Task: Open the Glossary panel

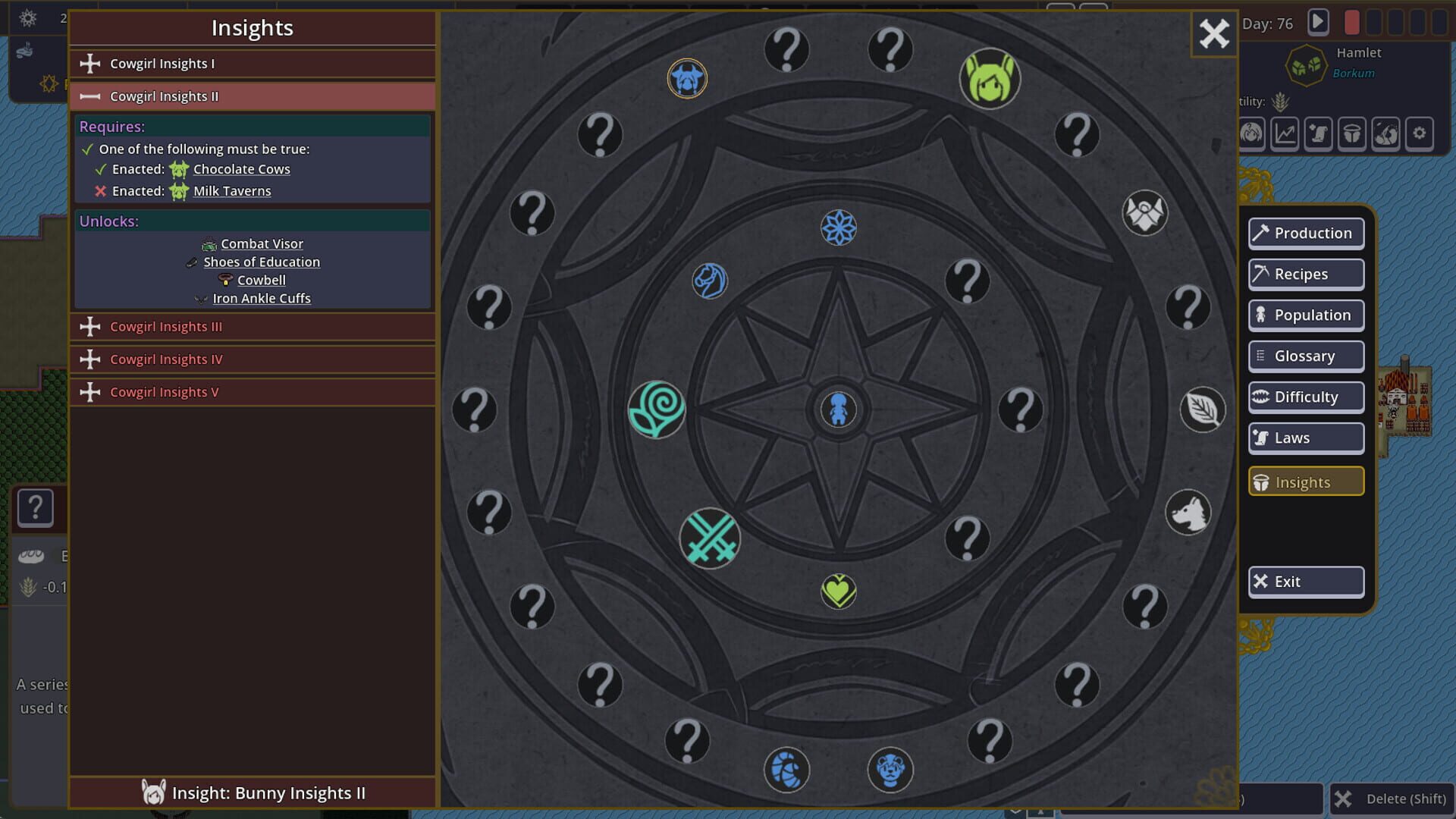Action: 1305,356
